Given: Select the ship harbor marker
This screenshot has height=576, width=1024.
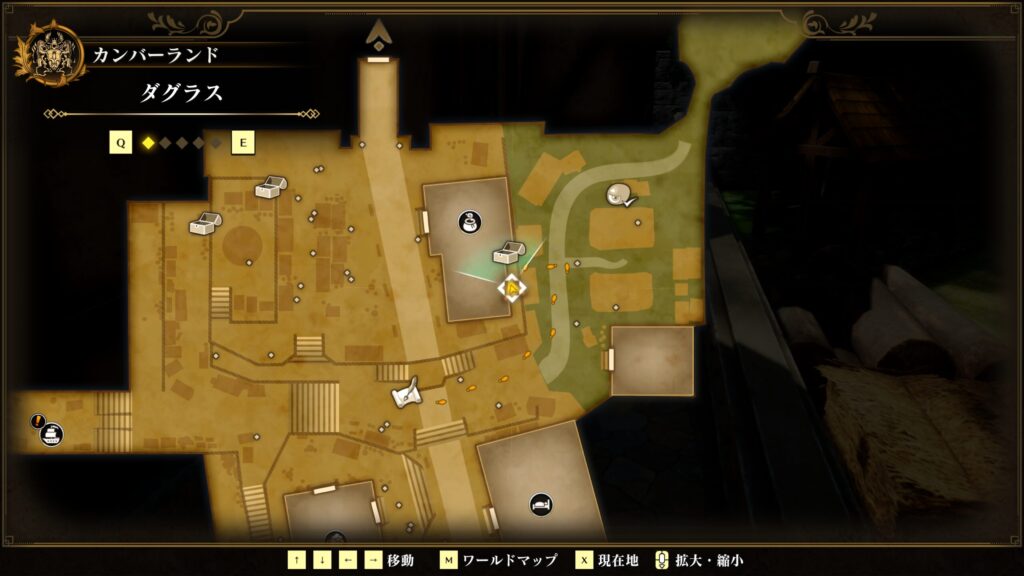Looking at the screenshot, I should [x=52, y=435].
